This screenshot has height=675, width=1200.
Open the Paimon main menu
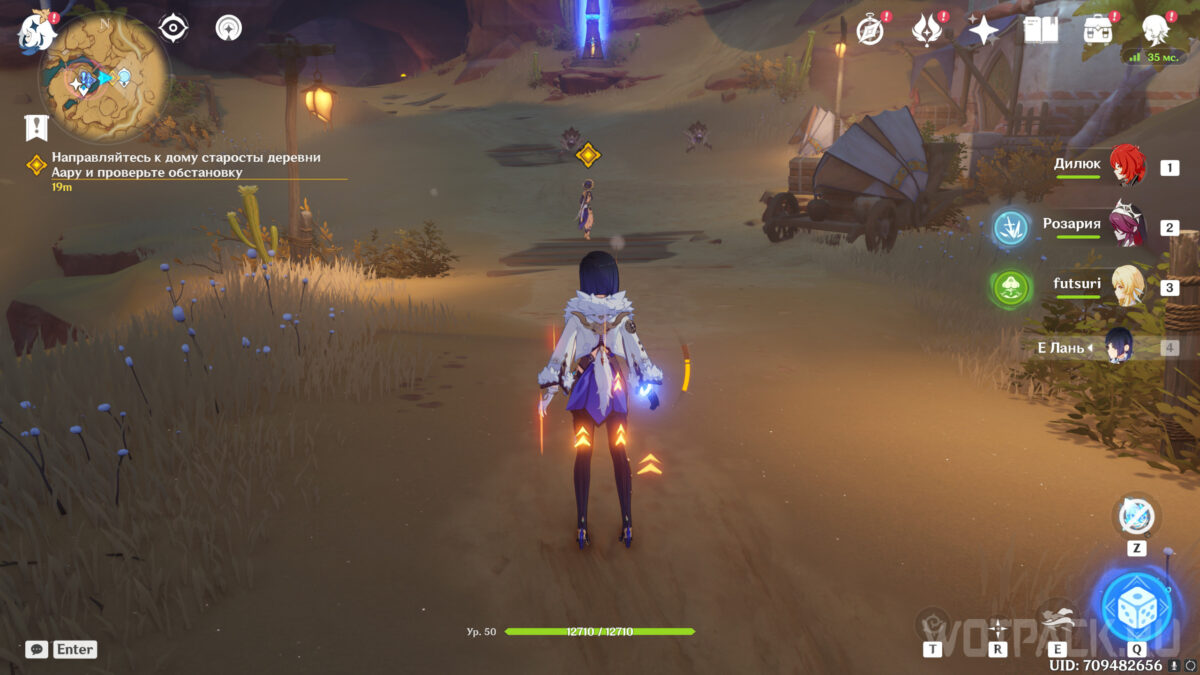35,32
